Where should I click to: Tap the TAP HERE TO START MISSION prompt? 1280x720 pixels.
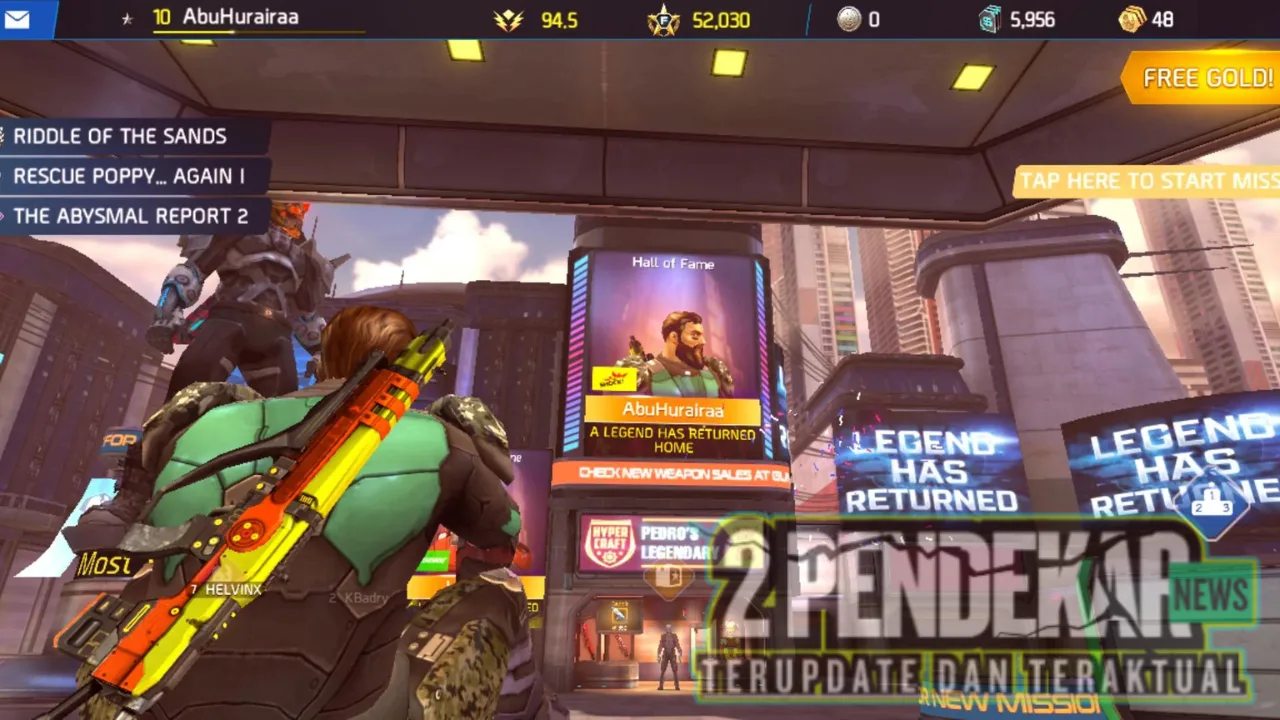(1146, 181)
